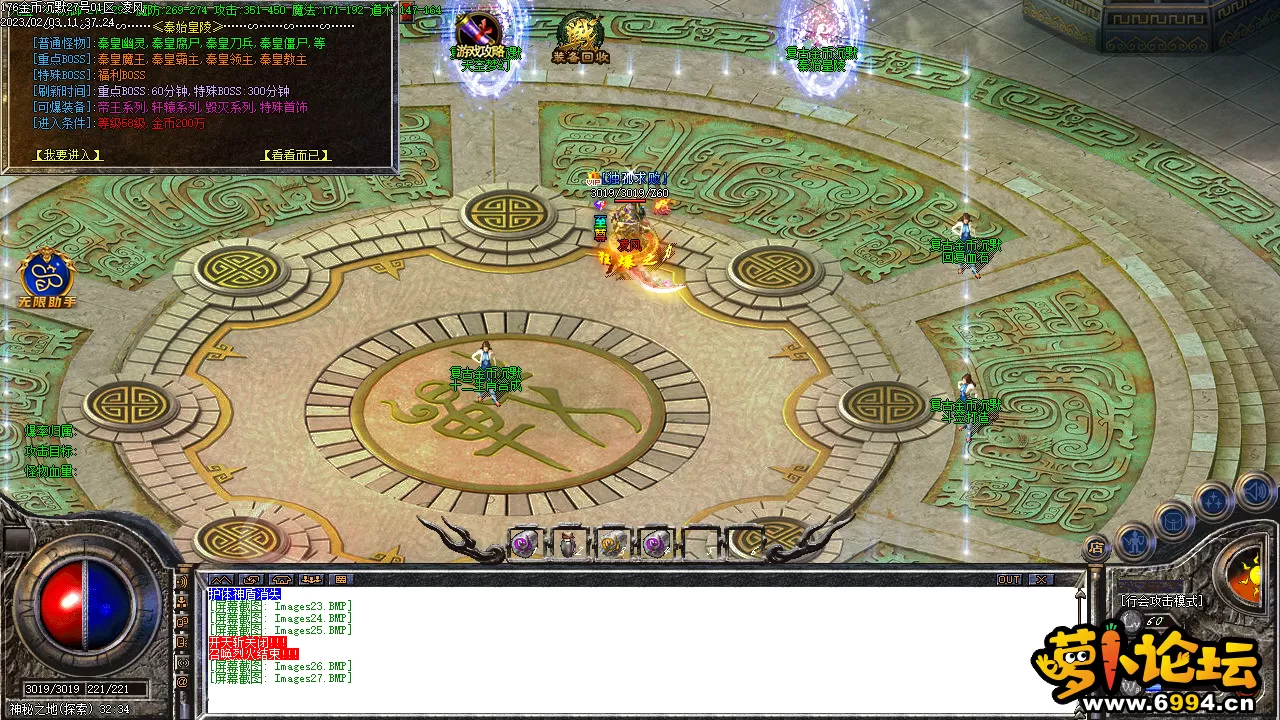The height and width of the screenshot is (720, 1280).
Task: Switch the 行会攻击模式 attack mode label
Action: pyautogui.click(x=1161, y=601)
